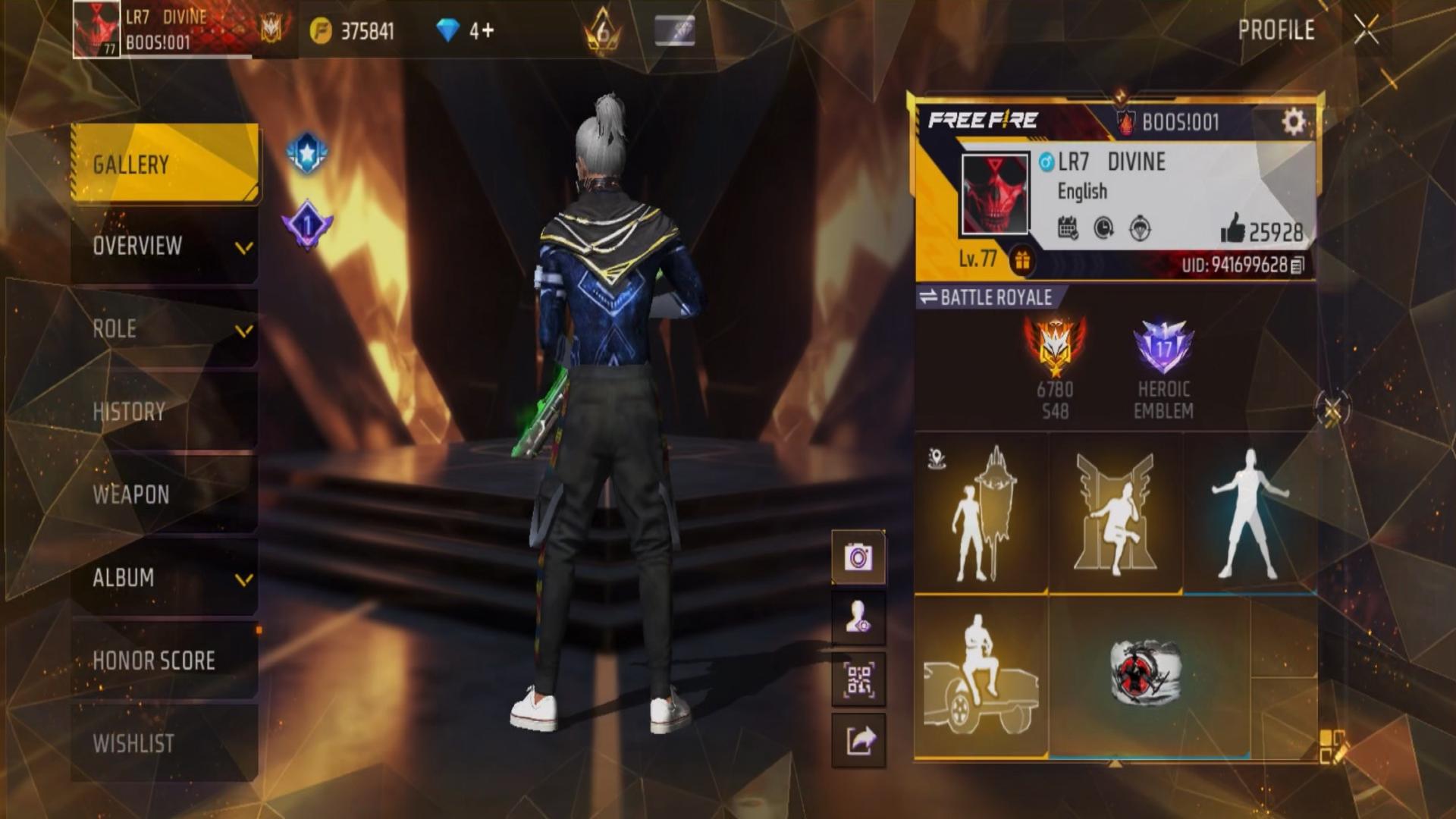Open the Heroic Emblem badge
The height and width of the screenshot is (819, 1456).
click(x=1163, y=369)
